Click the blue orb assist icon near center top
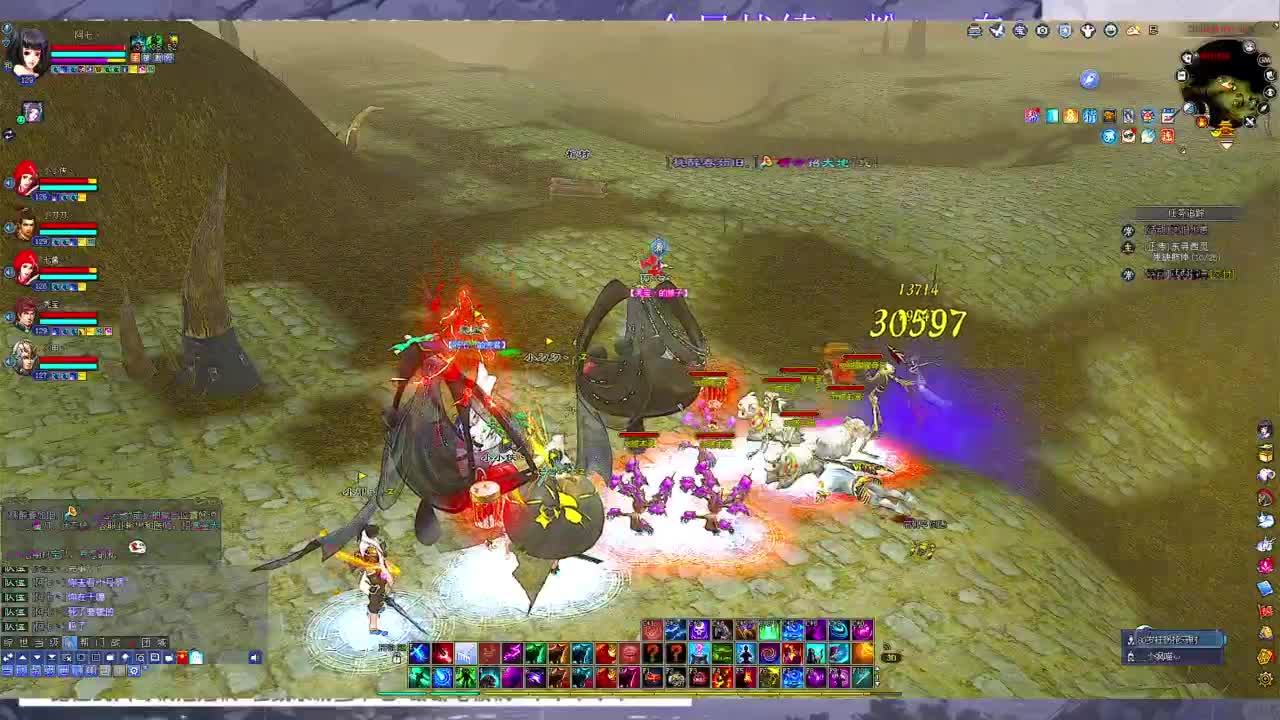Image resolution: width=1280 pixels, height=720 pixels. (1088, 80)
